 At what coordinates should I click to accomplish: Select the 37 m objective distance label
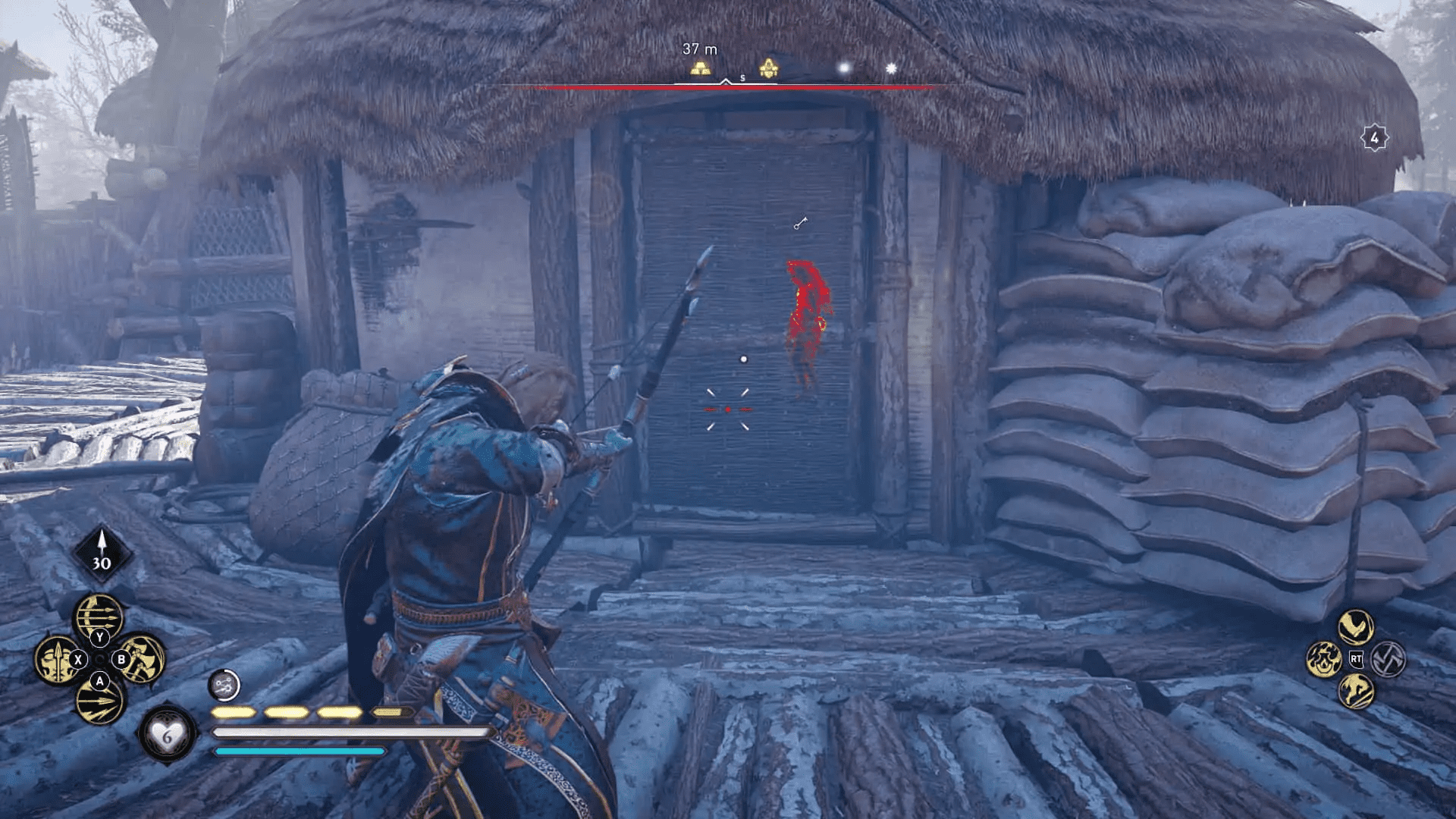pos(698,47)
